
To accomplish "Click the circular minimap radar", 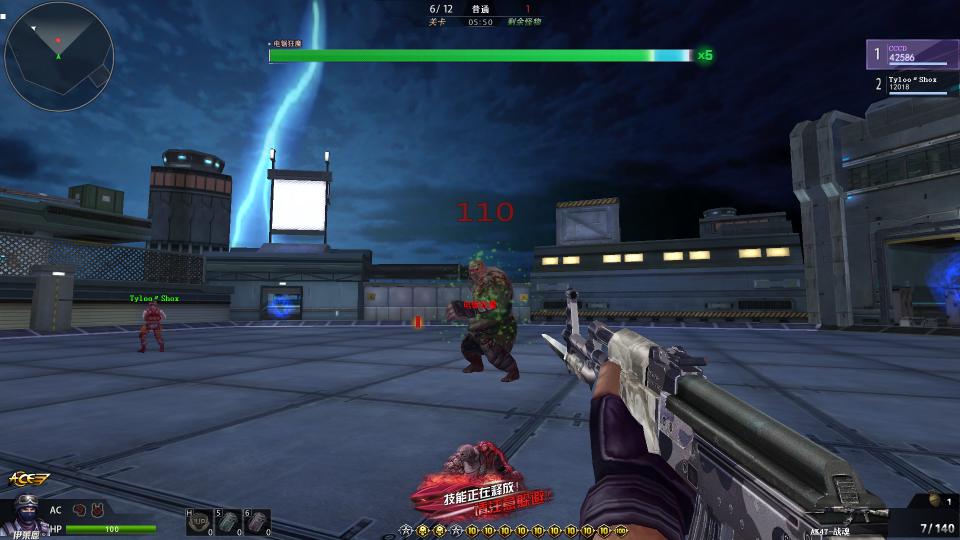I will tap(57, 47).
